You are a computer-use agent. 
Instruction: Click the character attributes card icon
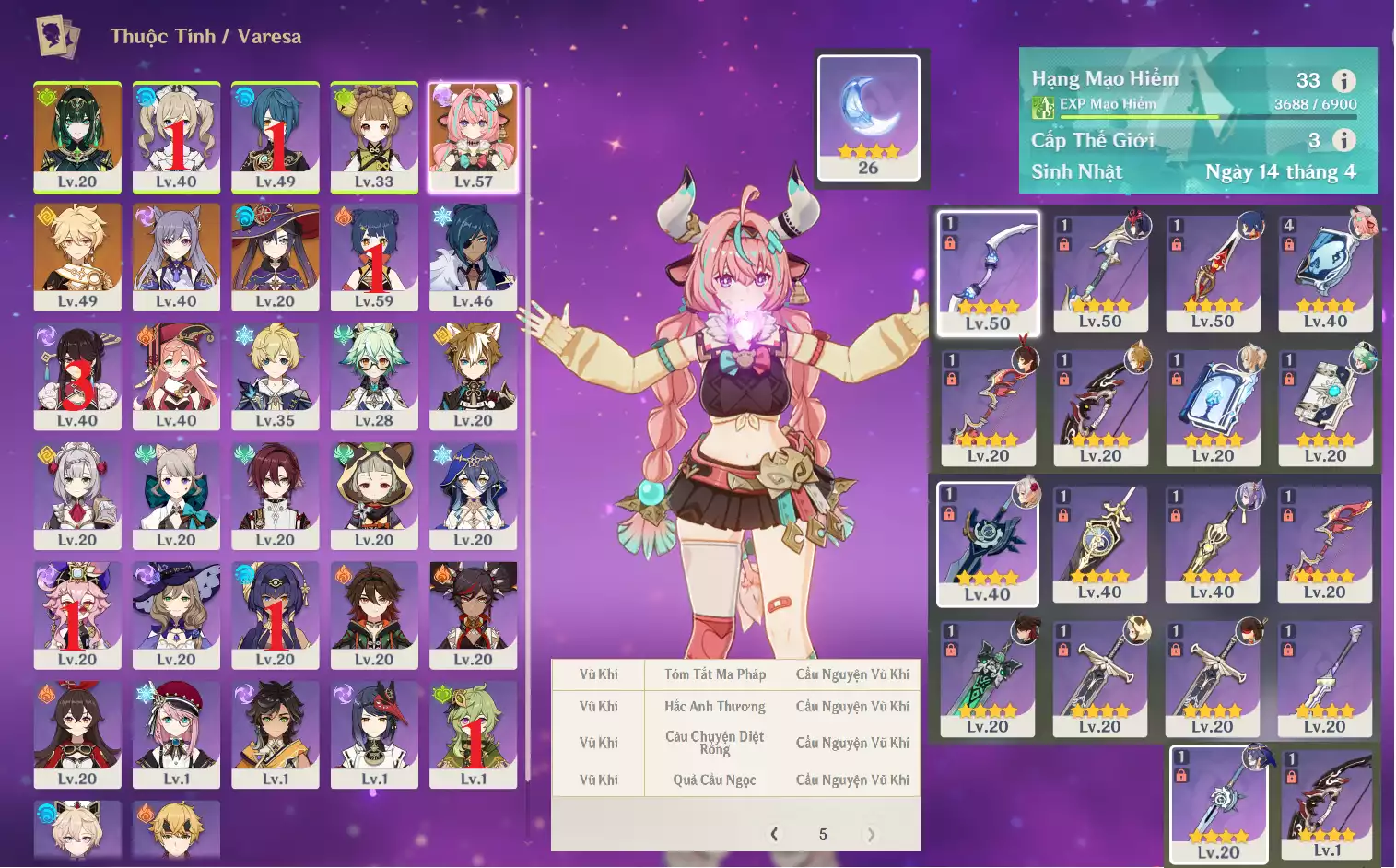(x=57, y=37)
